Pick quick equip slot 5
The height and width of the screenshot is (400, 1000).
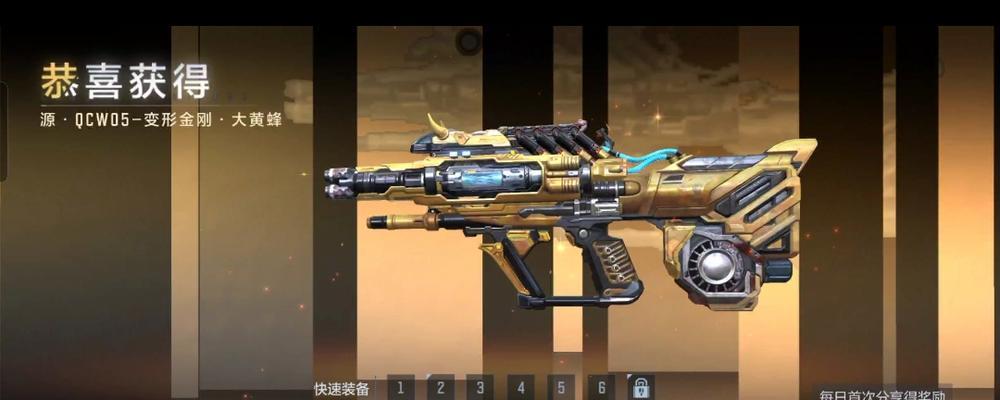(560, 387)
